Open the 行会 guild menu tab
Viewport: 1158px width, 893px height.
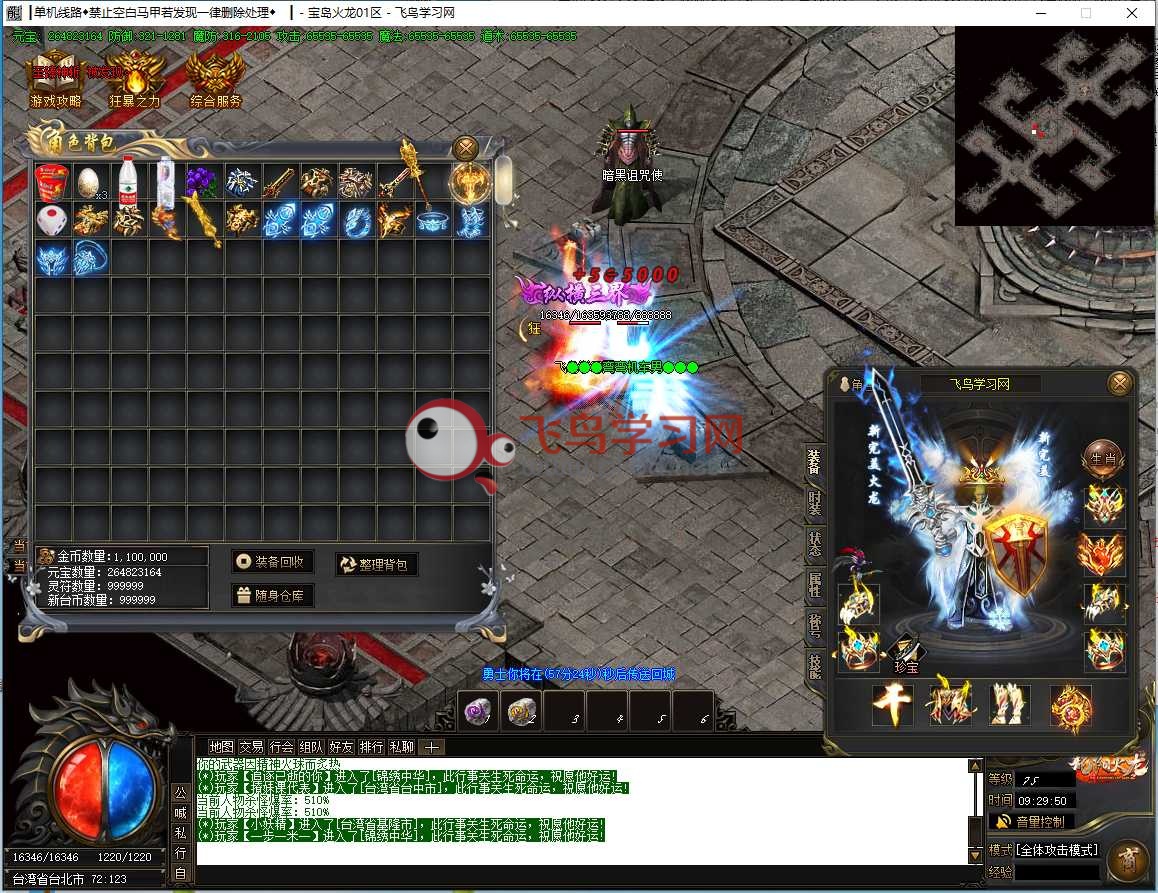[x=282, y=747]
